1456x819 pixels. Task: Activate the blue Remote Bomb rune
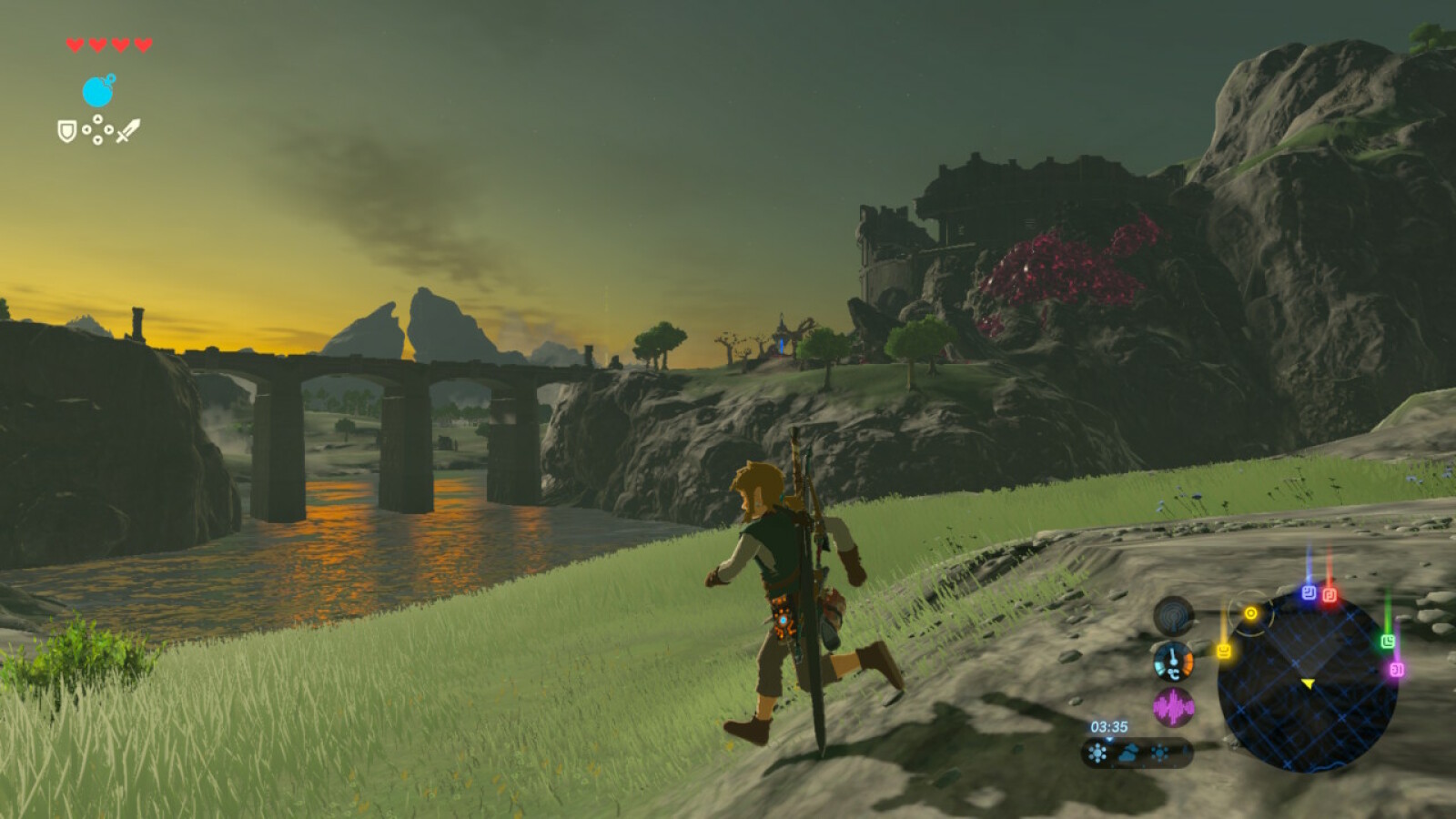click(x=98, y=91)
